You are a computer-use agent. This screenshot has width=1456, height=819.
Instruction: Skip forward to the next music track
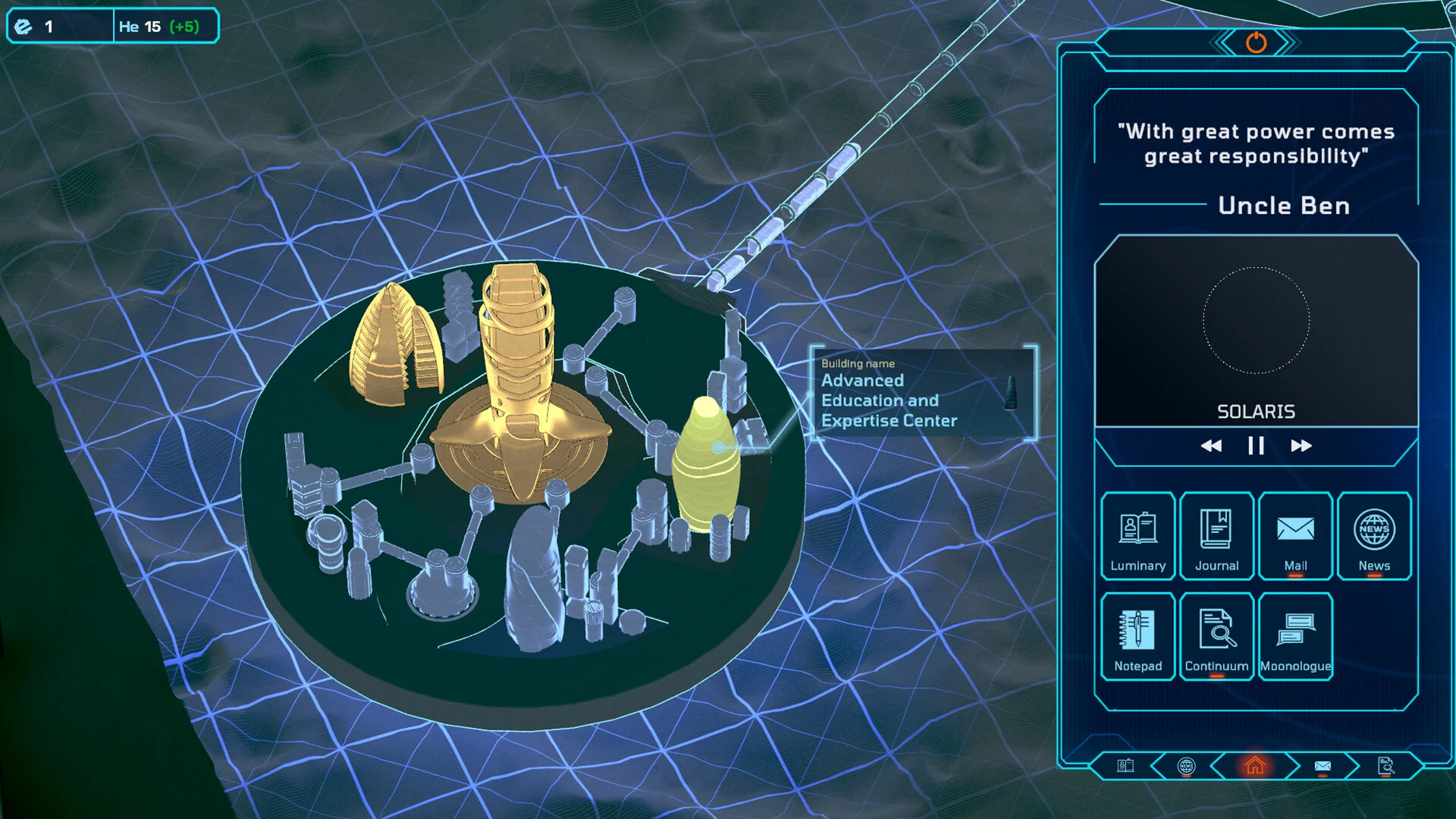pos(1301,446)
